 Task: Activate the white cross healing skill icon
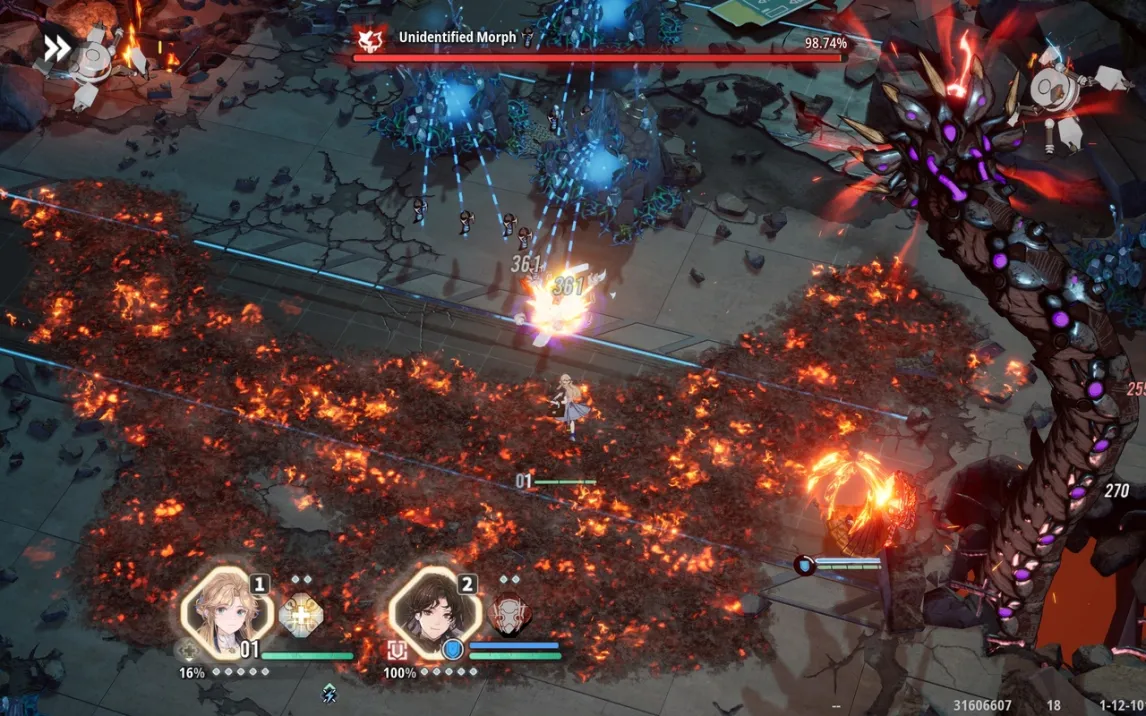coord(299,614)
